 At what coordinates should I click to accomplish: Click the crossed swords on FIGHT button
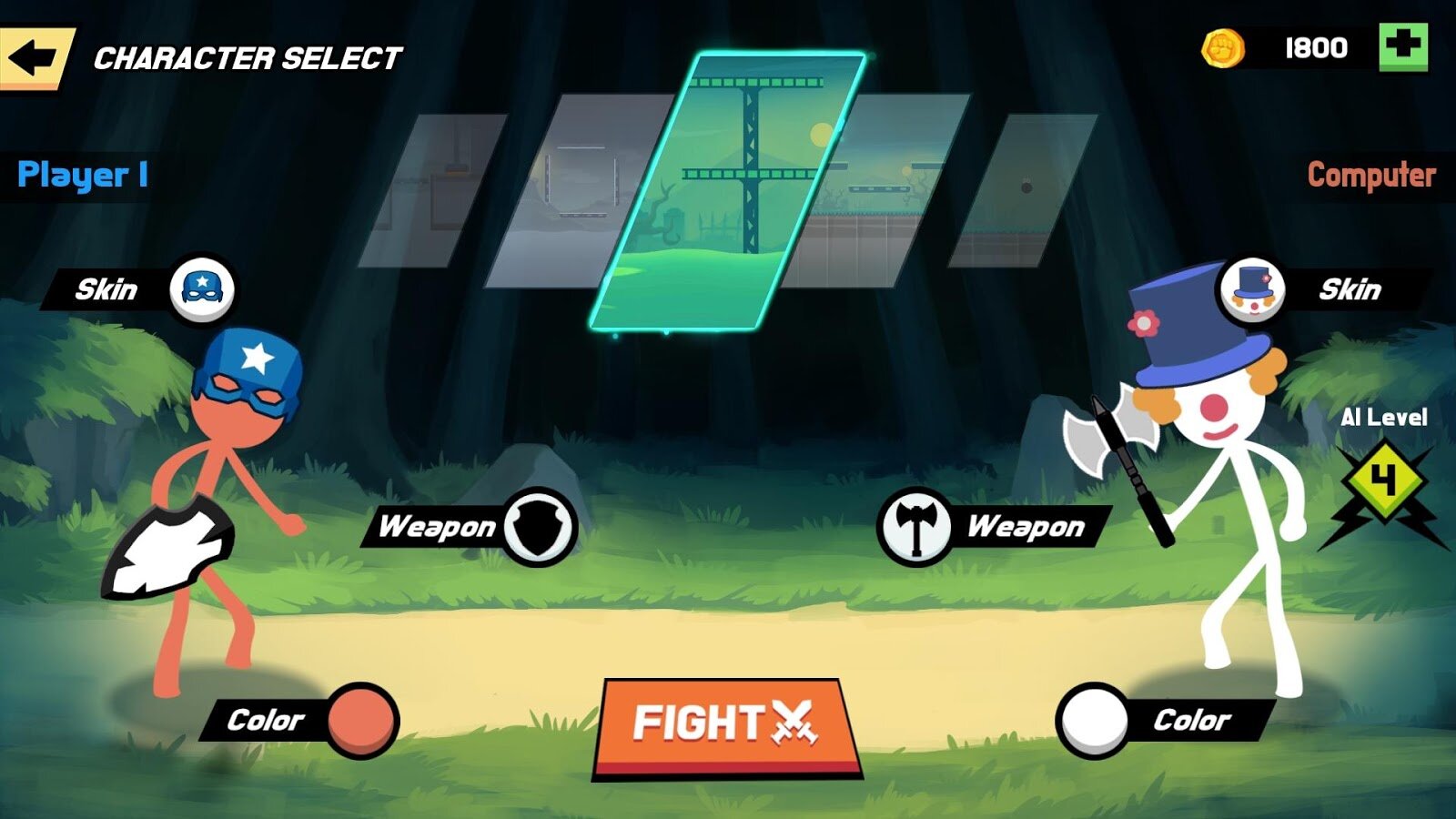tap(793, 722)
